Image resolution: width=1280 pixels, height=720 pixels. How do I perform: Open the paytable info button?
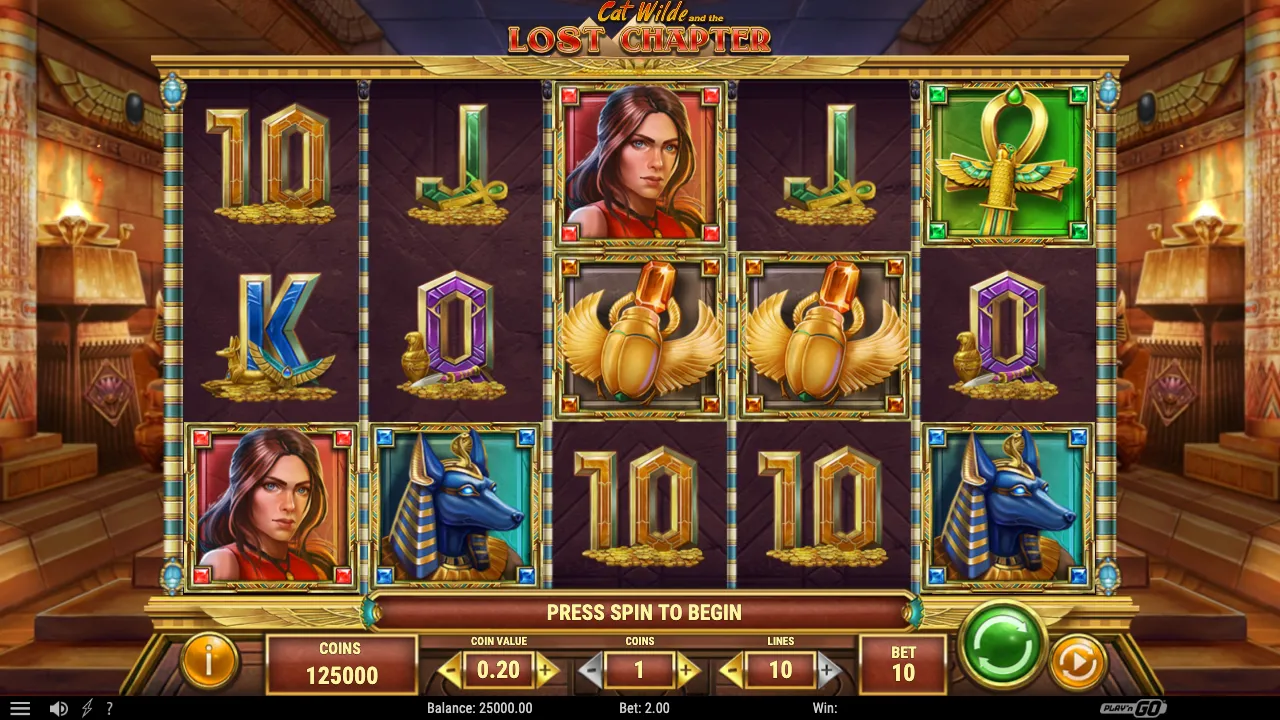coord(209,662)
